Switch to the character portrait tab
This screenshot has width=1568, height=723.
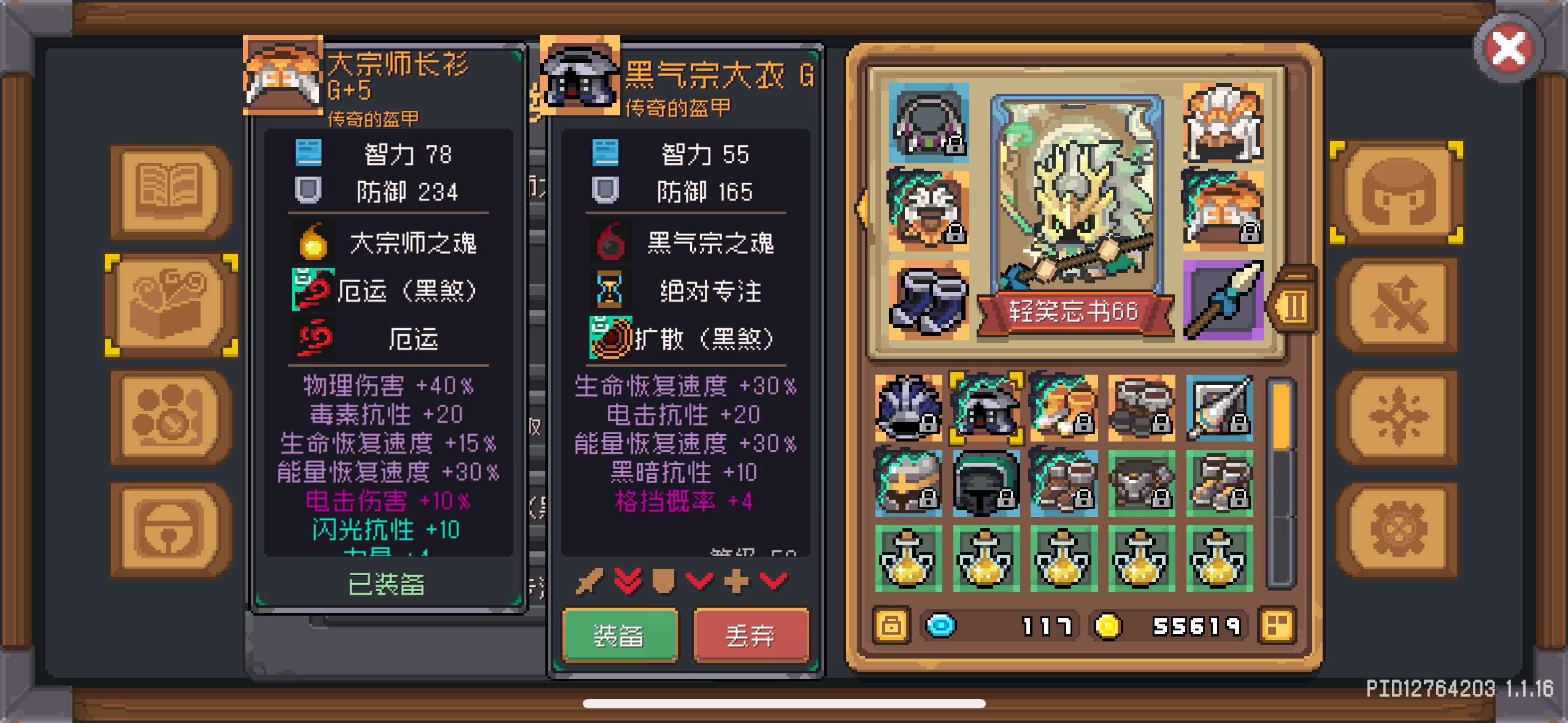(1401, 191)
